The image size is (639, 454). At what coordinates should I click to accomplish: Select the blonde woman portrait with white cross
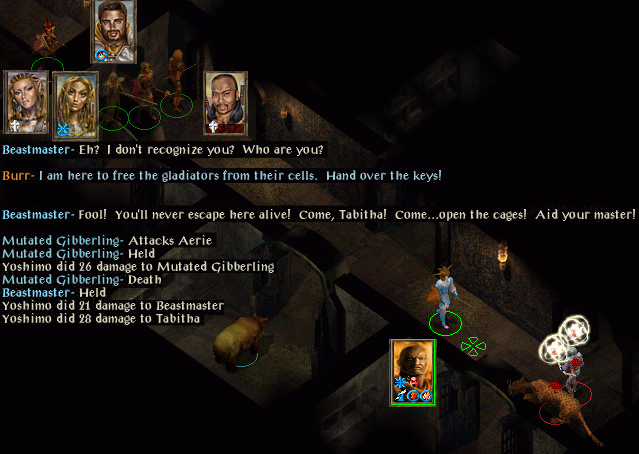(x=25, y=101)
